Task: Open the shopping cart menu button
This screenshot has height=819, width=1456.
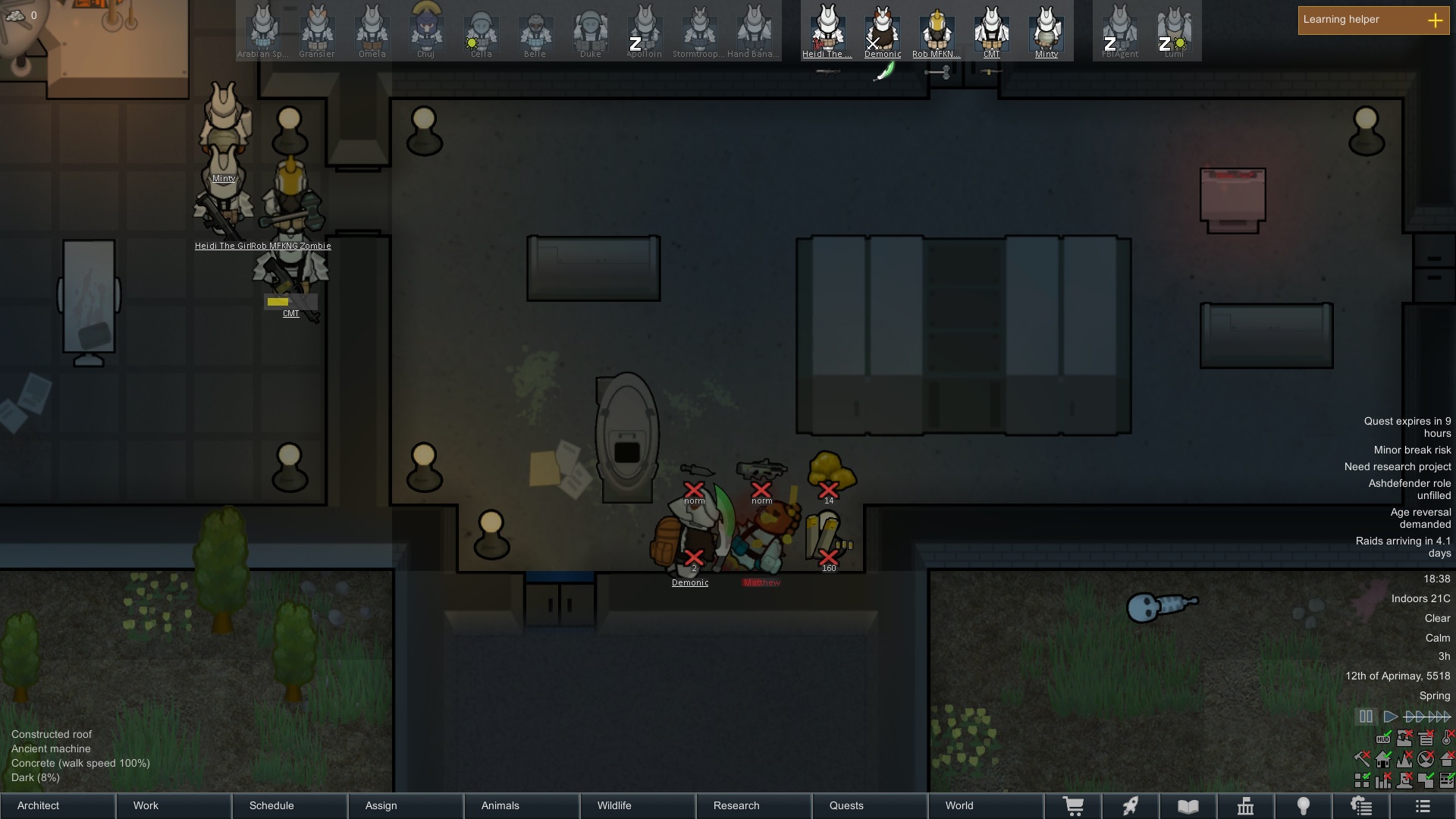Action: [1073, 806]
